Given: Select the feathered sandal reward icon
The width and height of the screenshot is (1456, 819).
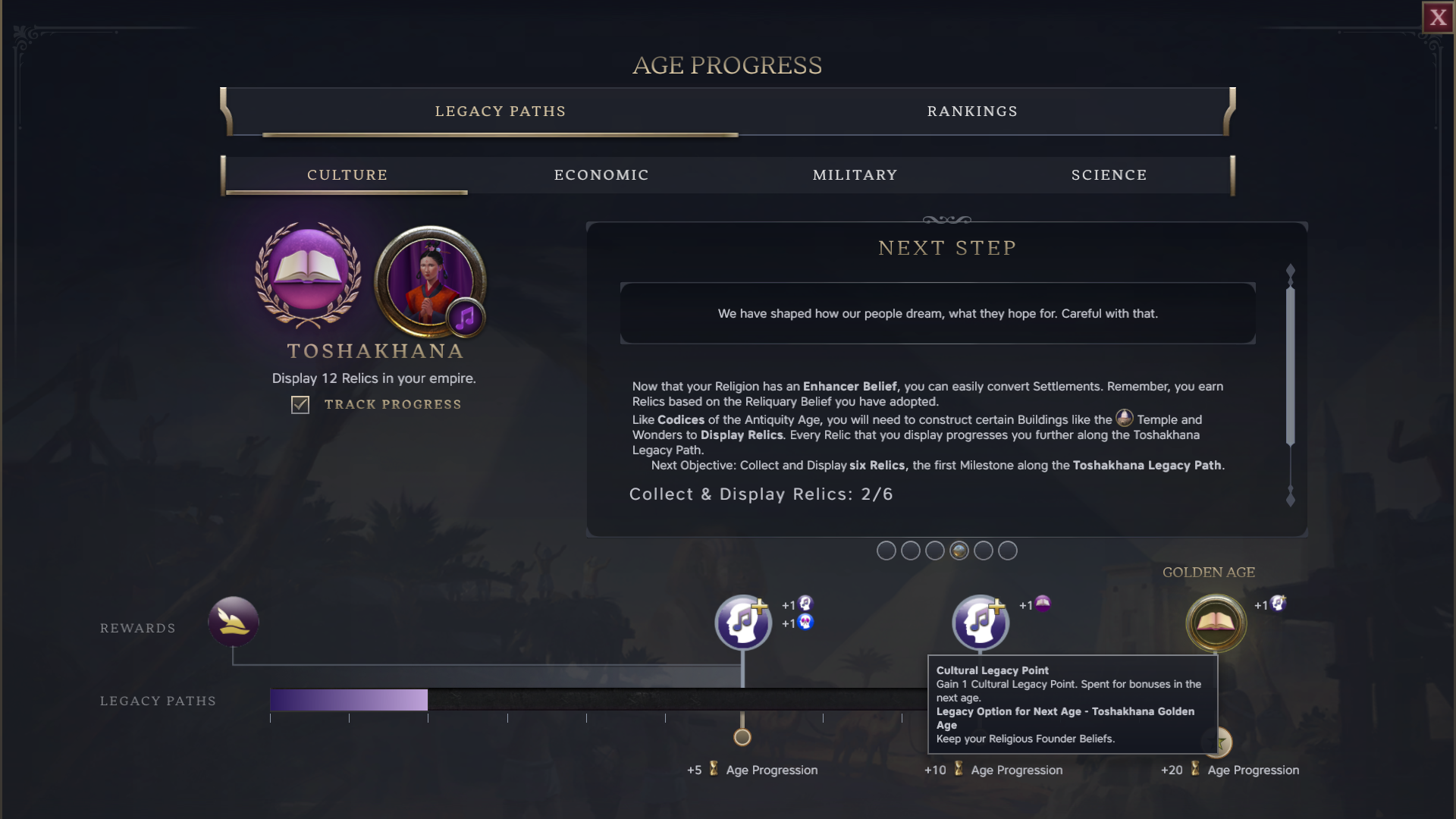Looking at the screenshot, I should [x=234, y=622].
